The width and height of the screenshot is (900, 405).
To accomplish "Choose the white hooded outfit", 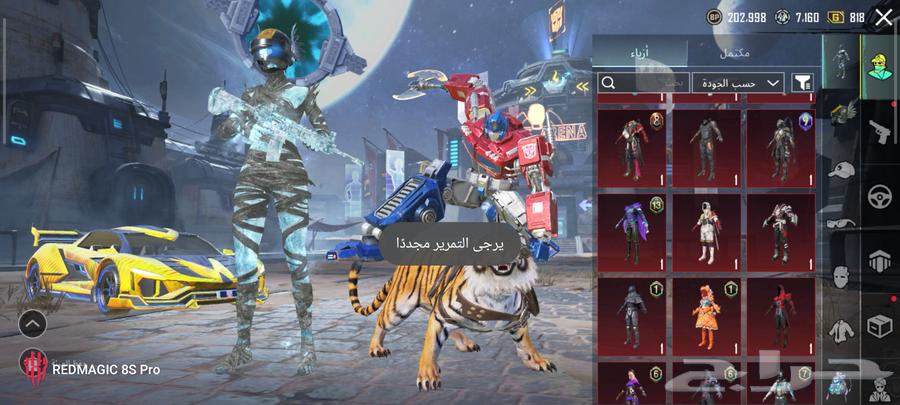I will [x=706, y=232].
